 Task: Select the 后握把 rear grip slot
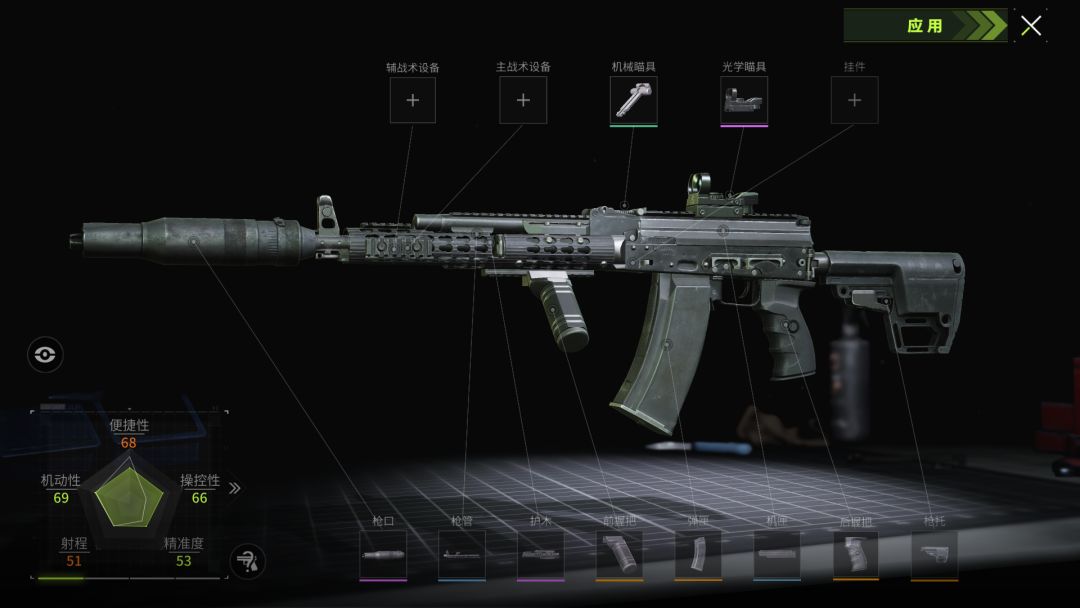pyautogui.click(x=856, y=555)
